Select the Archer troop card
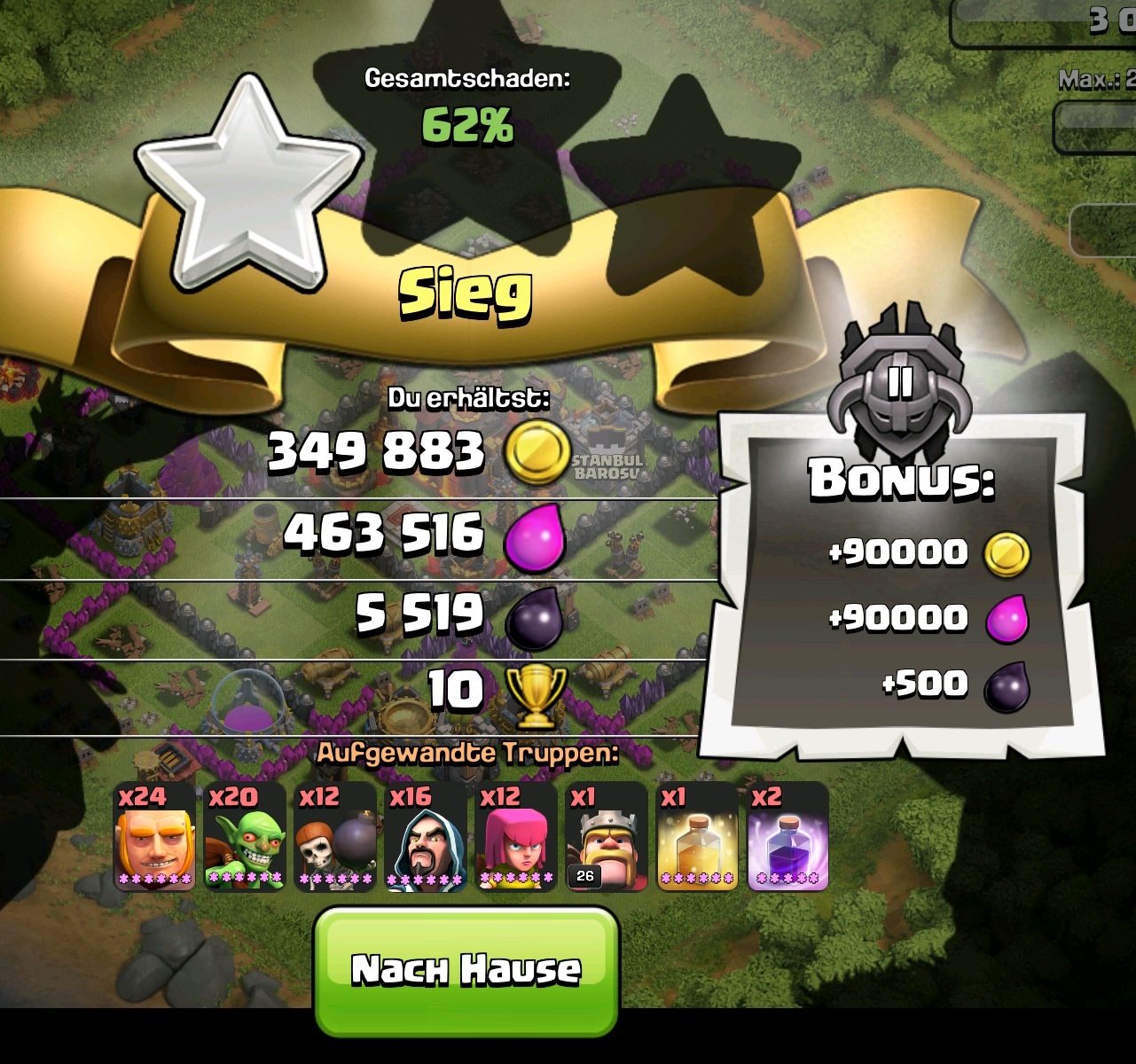The width and height of the screenshot is (1136, 1064). (516, 838)
